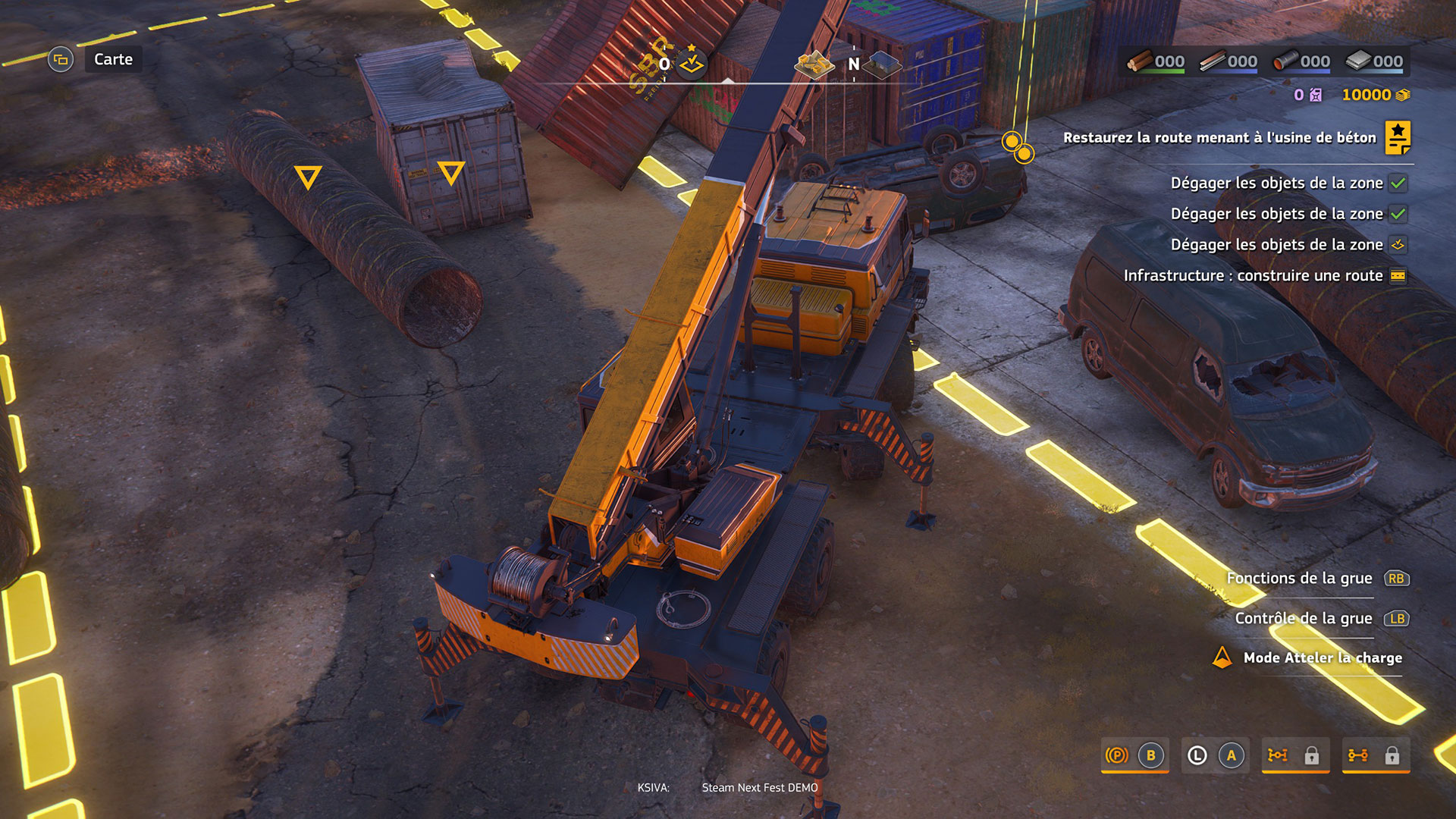This screenshot has width=1456, height=819.
Task: Open 'Fonctions de la grue'
Action: [x=1299, y=579]
